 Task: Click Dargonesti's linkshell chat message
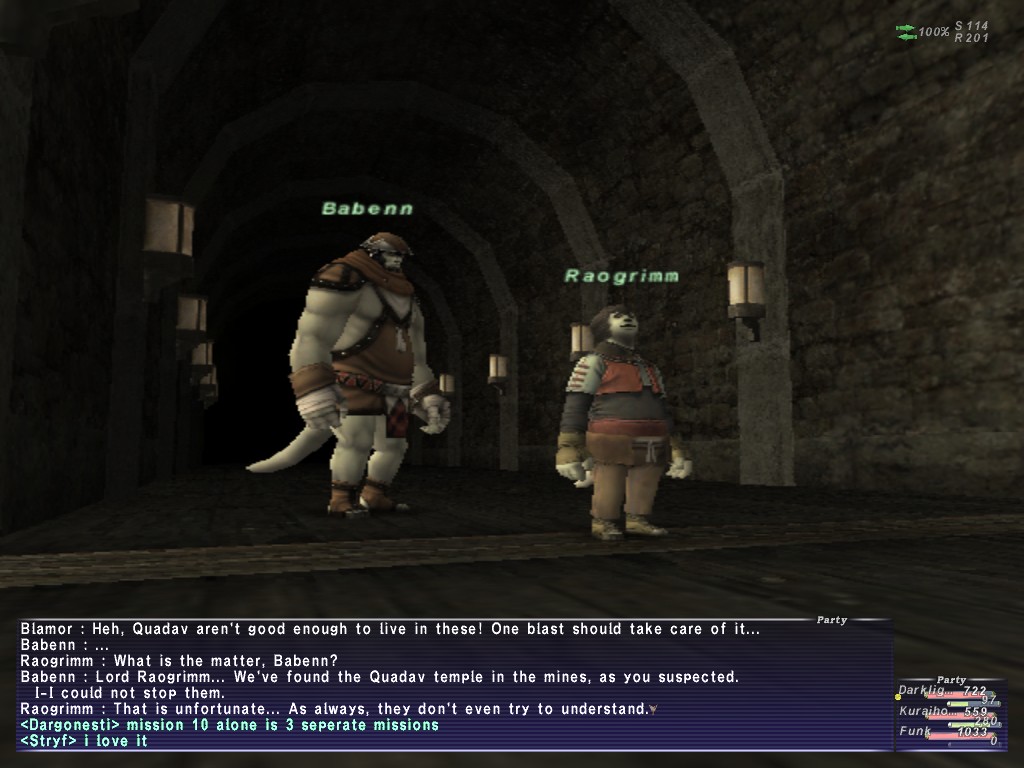click(x=229, y=725)
